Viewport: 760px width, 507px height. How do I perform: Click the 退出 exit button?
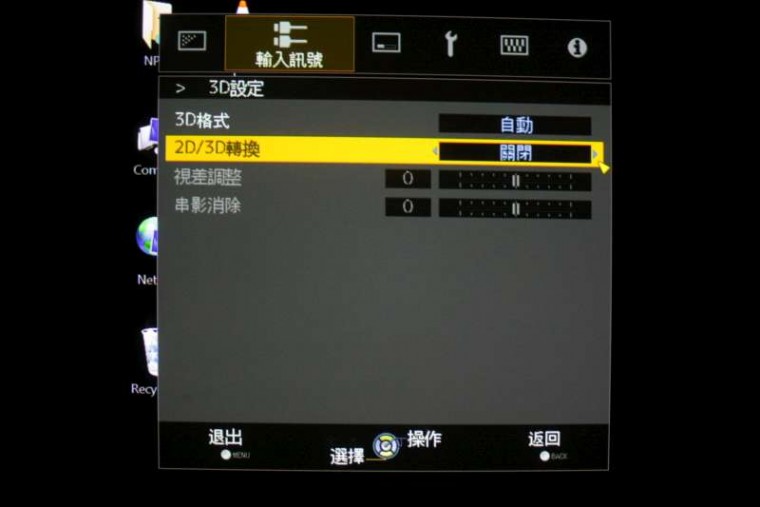click(x=225, y=442)
